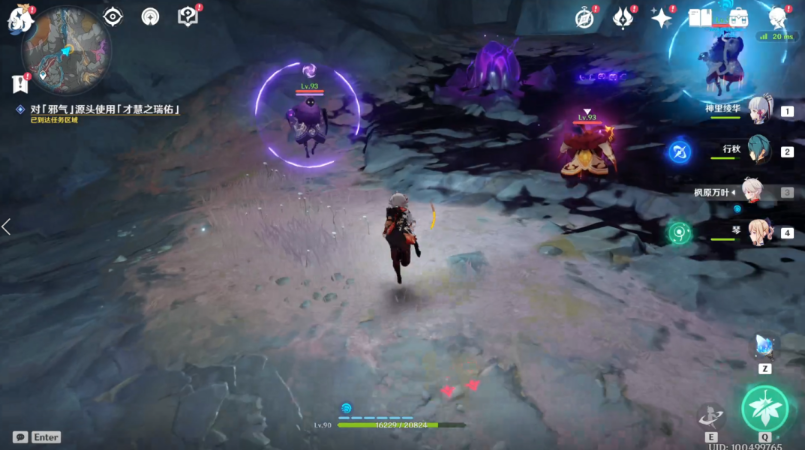Use the elemental skill icon beside the burst
Image resolution: width=805 pixels, height=450 pixels.
712,416
